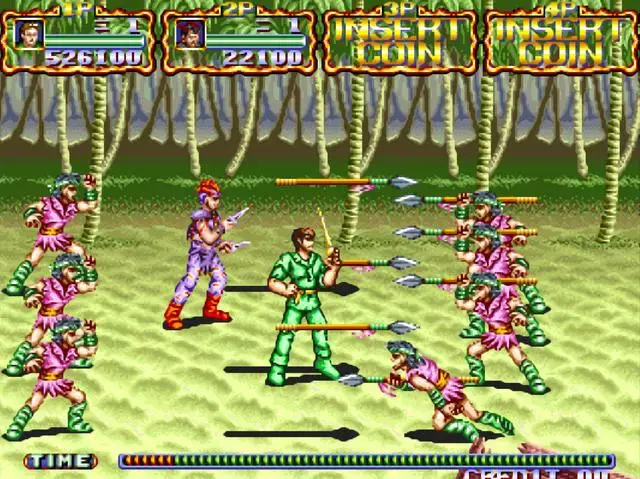The width and height of the screenshot is (640, 479).
Task: Select the 3P Insert Coin panel
Action: tap(402, 40)
